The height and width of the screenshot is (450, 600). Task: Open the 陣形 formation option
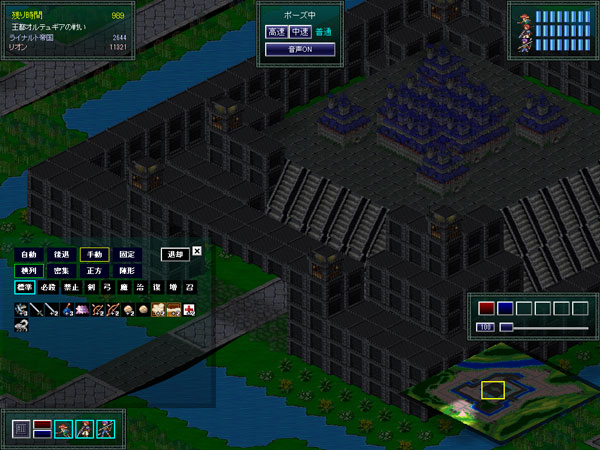point(127,271)
